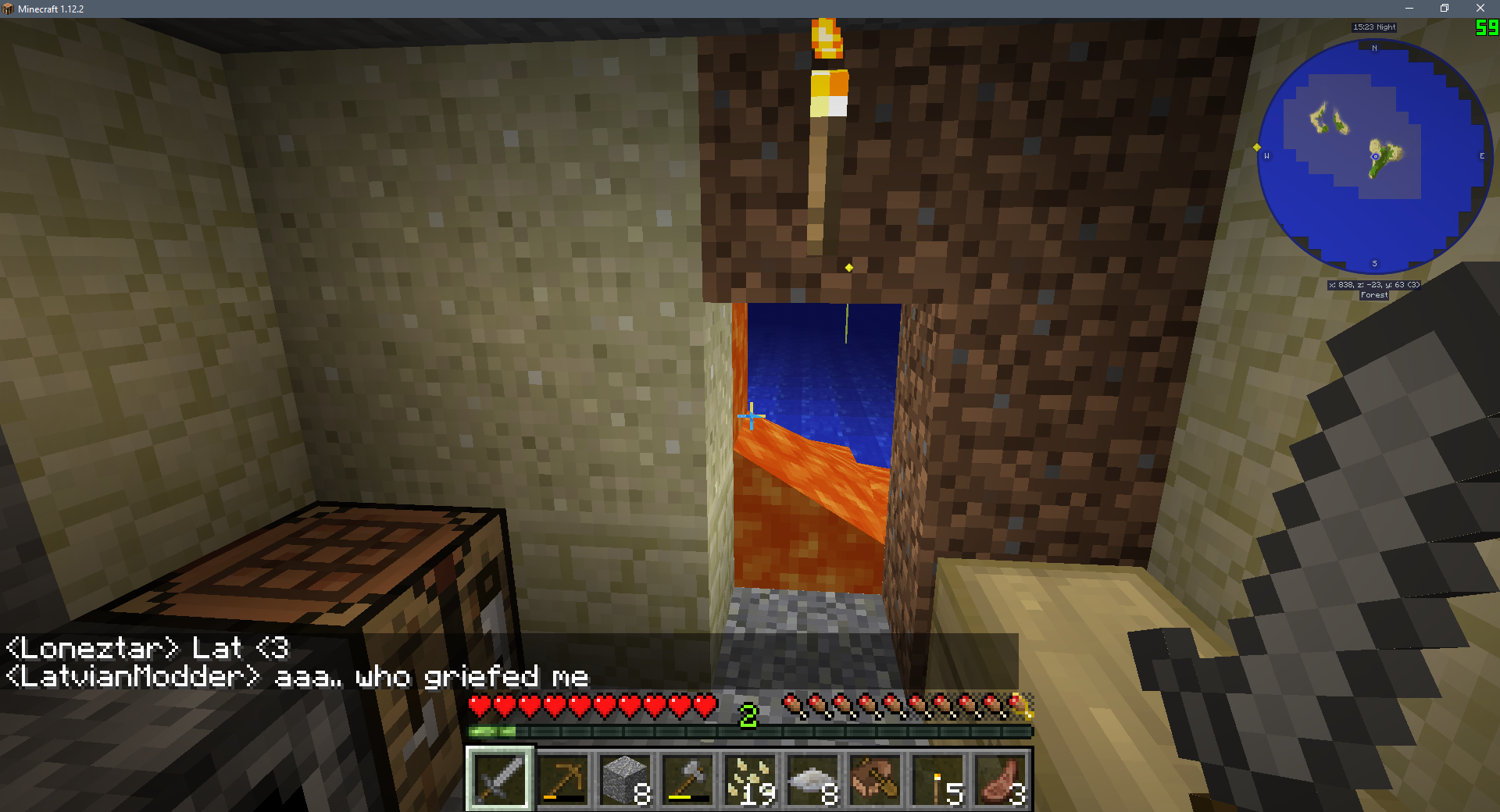Switch to the stone axe slot
Image resolution: width=1500 pixels, height=812 pixels.
click(x=687, y=778)
